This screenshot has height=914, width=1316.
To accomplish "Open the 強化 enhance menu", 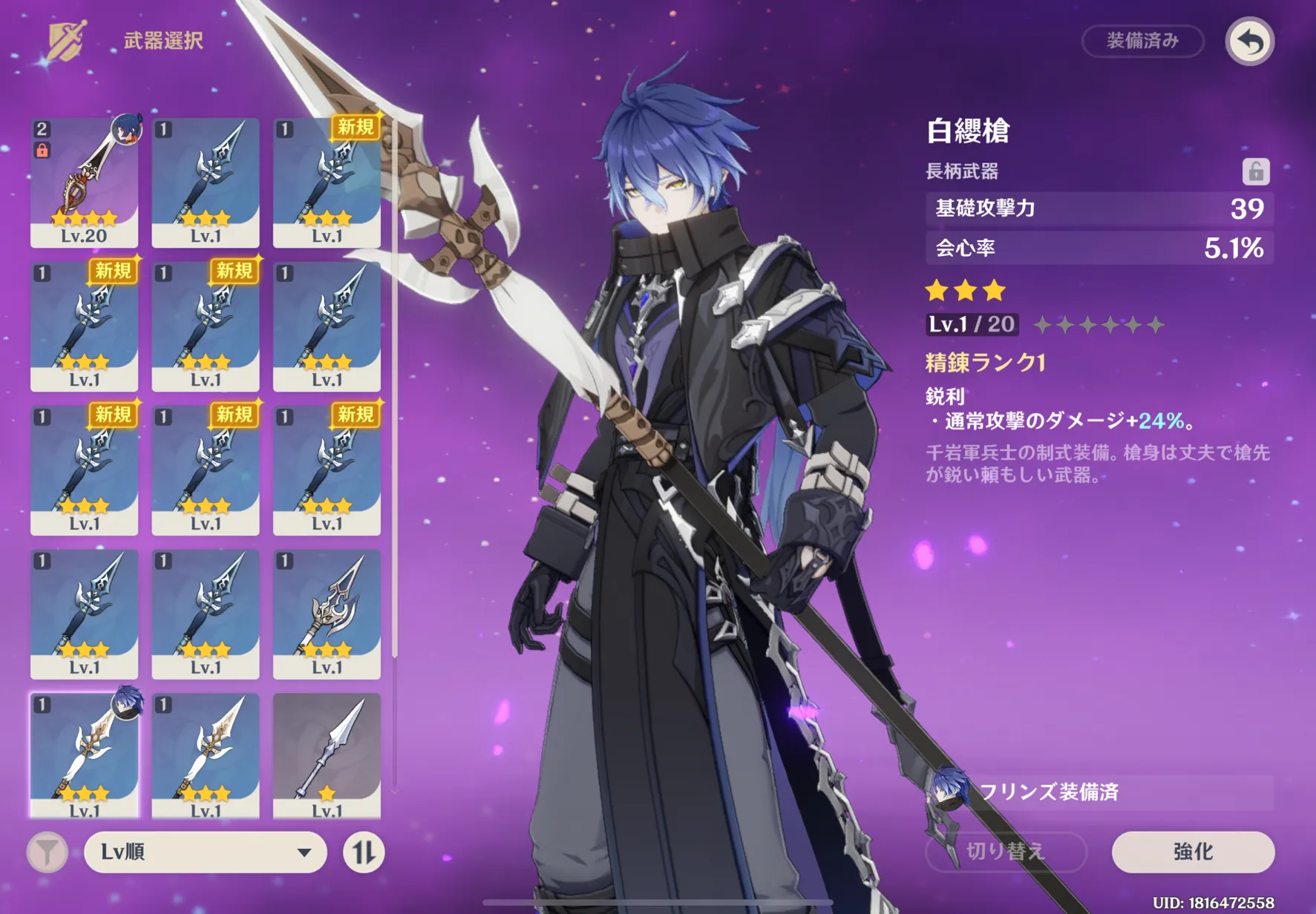I will click(x=1192, y=851).
